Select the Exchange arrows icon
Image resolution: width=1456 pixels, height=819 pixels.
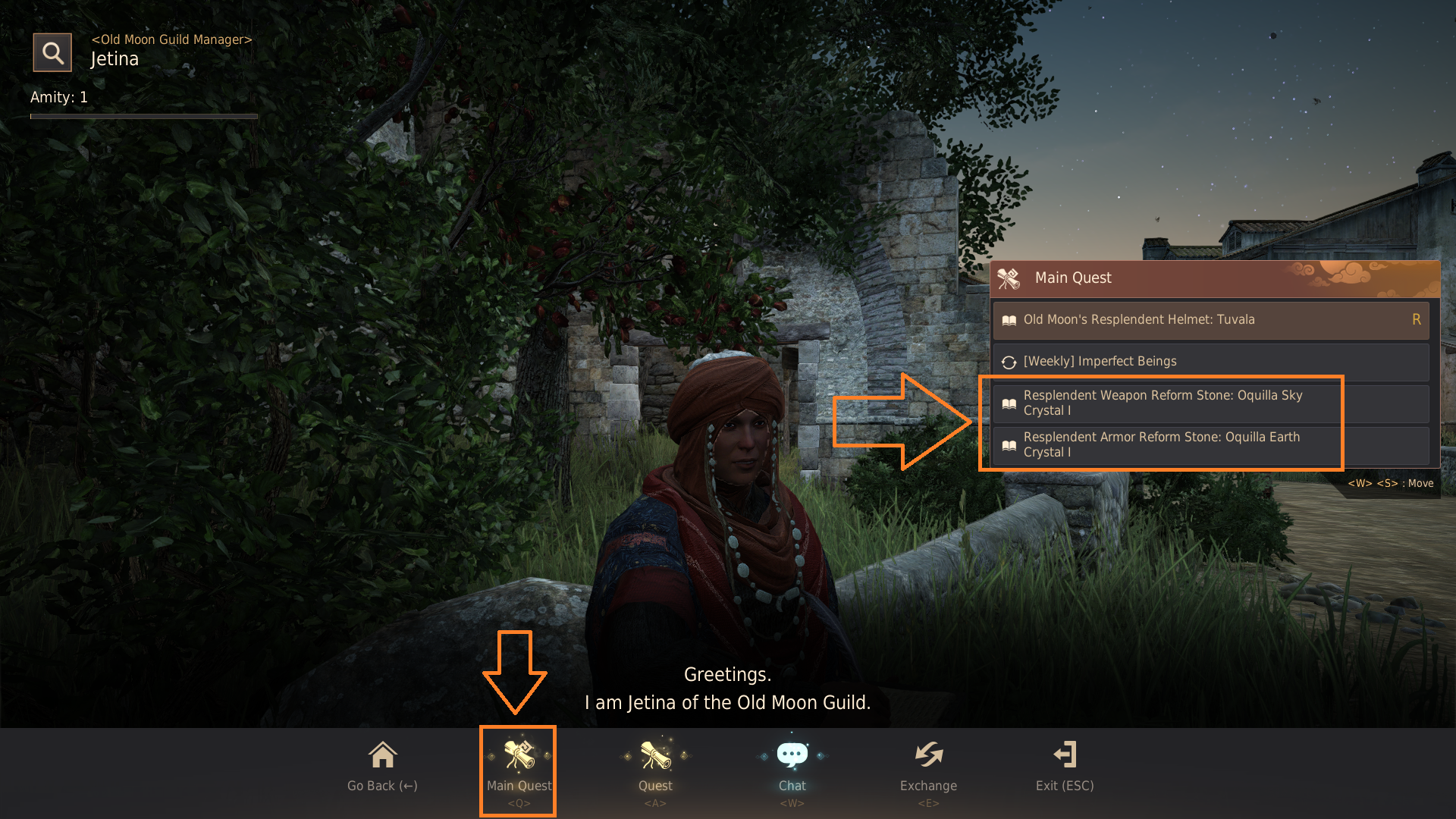pyautogui.click(x=928, y=755)
